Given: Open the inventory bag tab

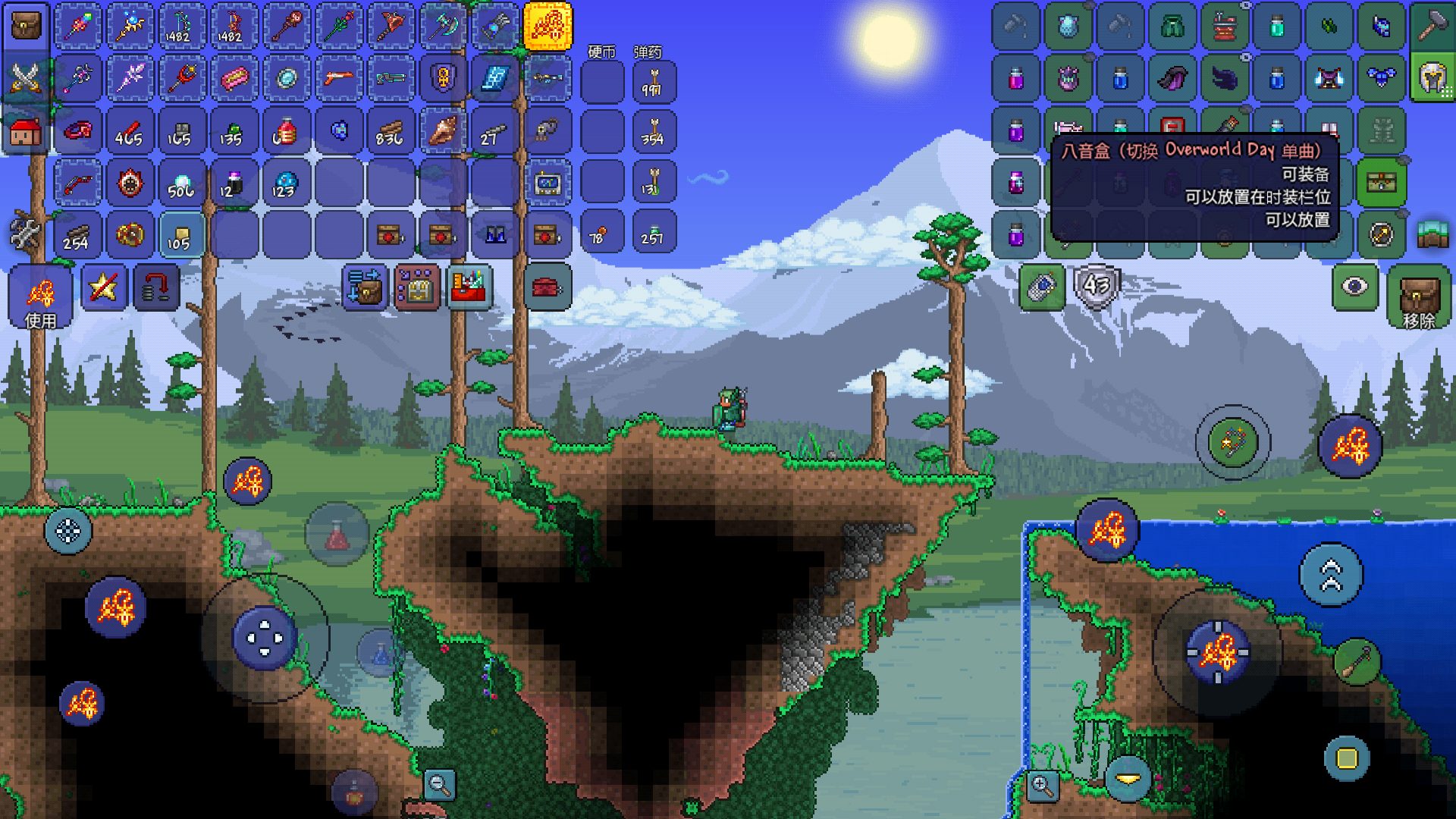Looking at the screenshot, I should pos(26,27).
